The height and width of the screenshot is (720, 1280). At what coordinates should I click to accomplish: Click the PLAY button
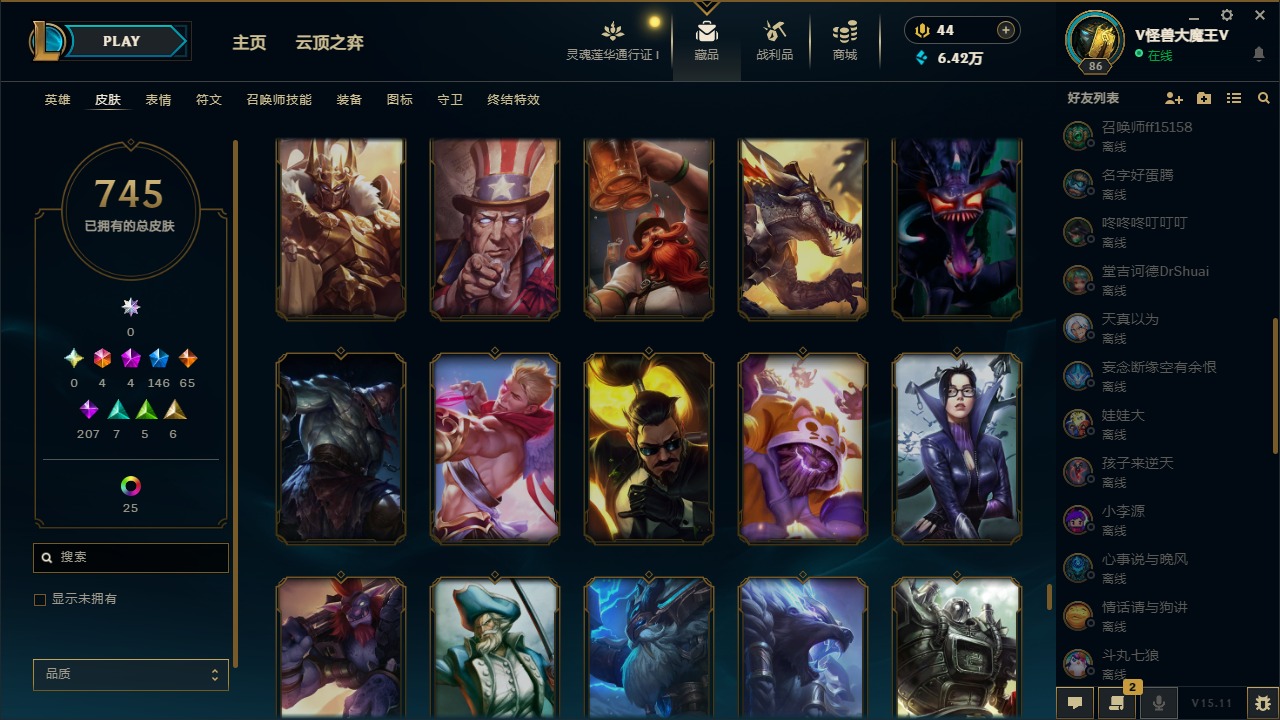pyautogui.click(x=121, y=40)
